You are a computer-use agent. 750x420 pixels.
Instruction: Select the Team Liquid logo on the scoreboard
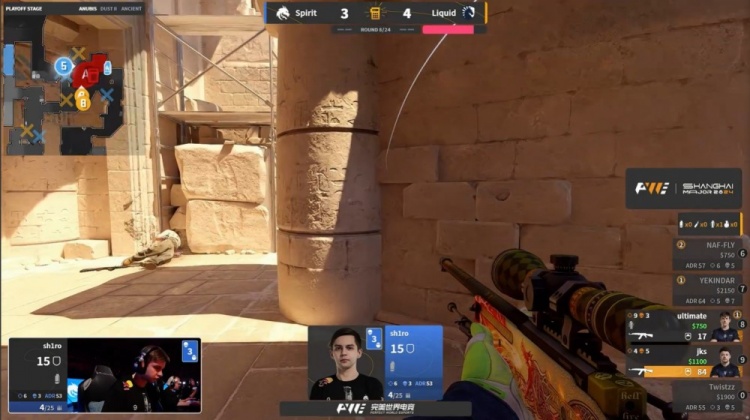(x=468, y=13)
